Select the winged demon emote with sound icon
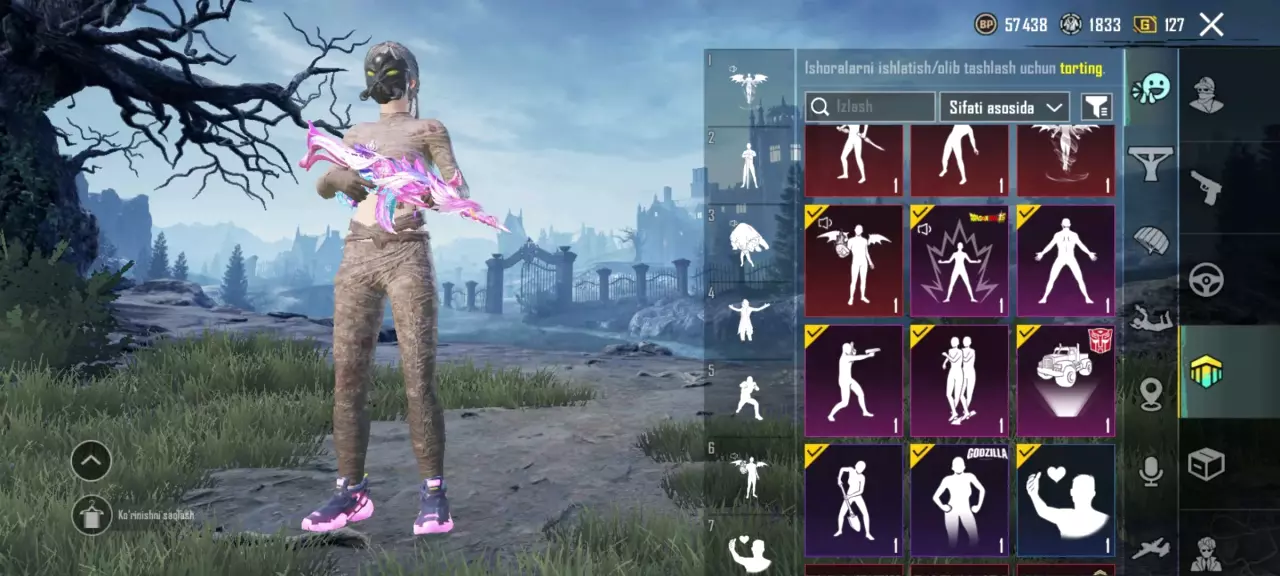1280x576 pixels. 853,261
